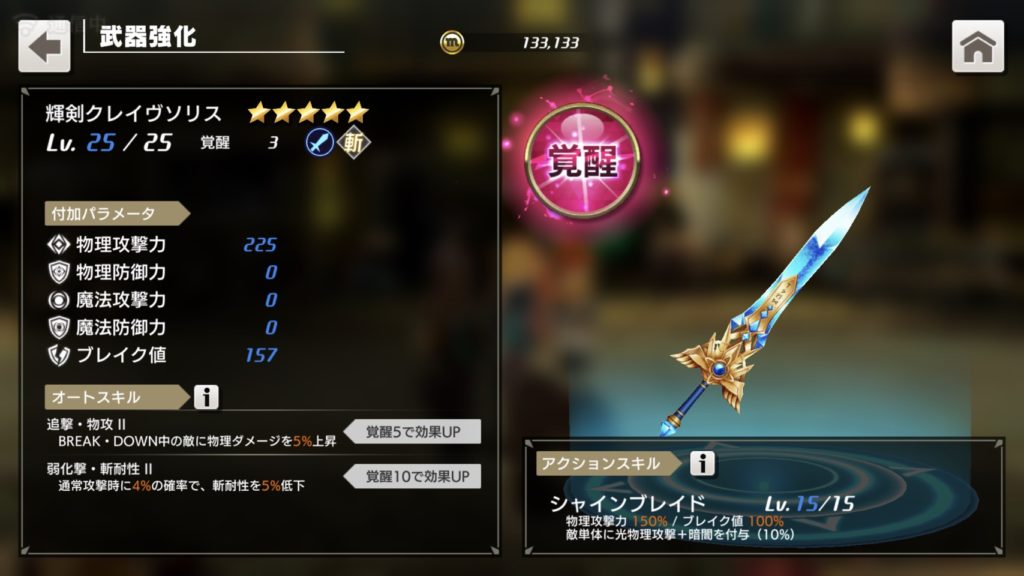
Task: Tap the blue sword weapon type icon
Action: [319, 143]
